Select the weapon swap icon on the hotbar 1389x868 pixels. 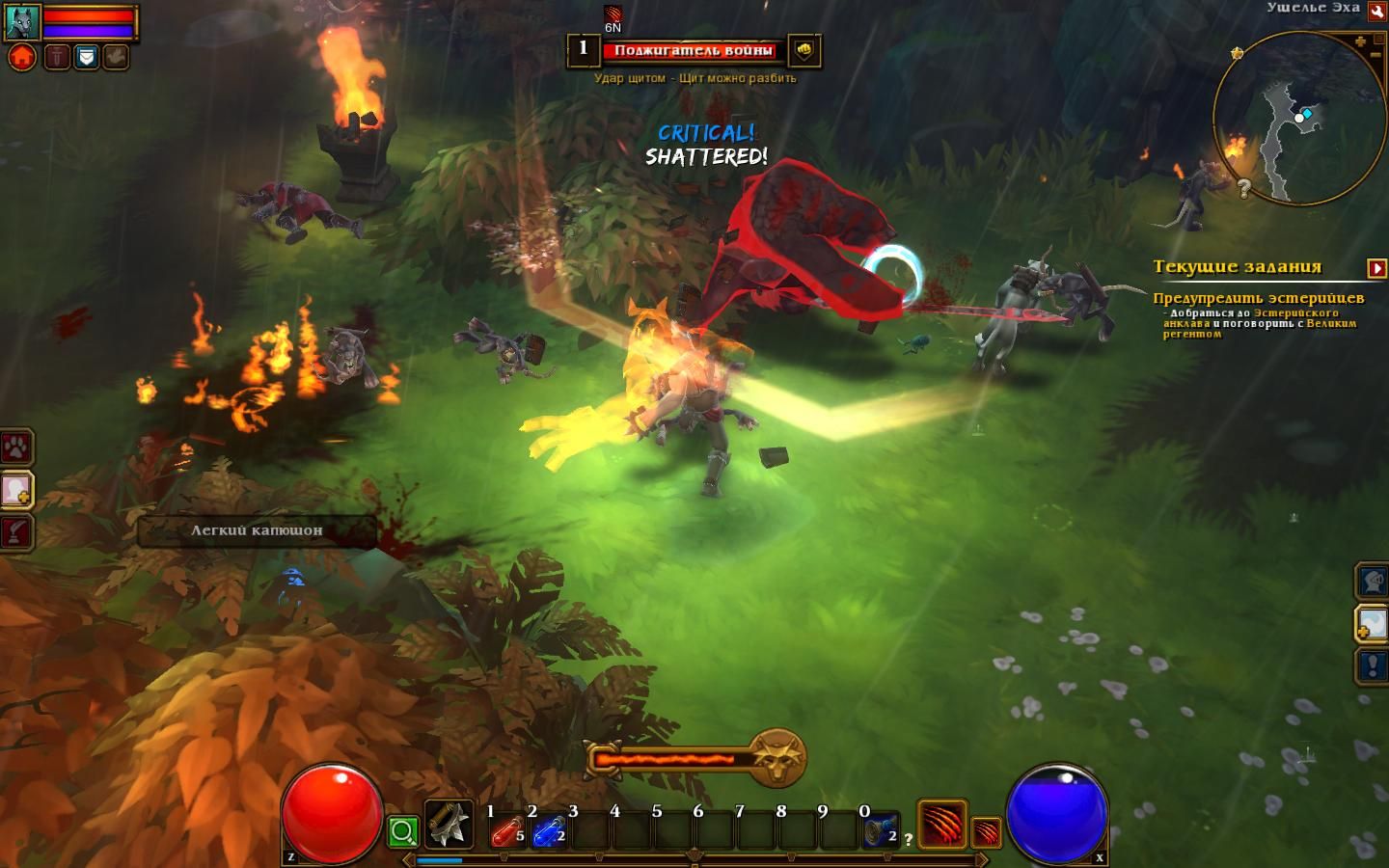[x=449, y=825]
